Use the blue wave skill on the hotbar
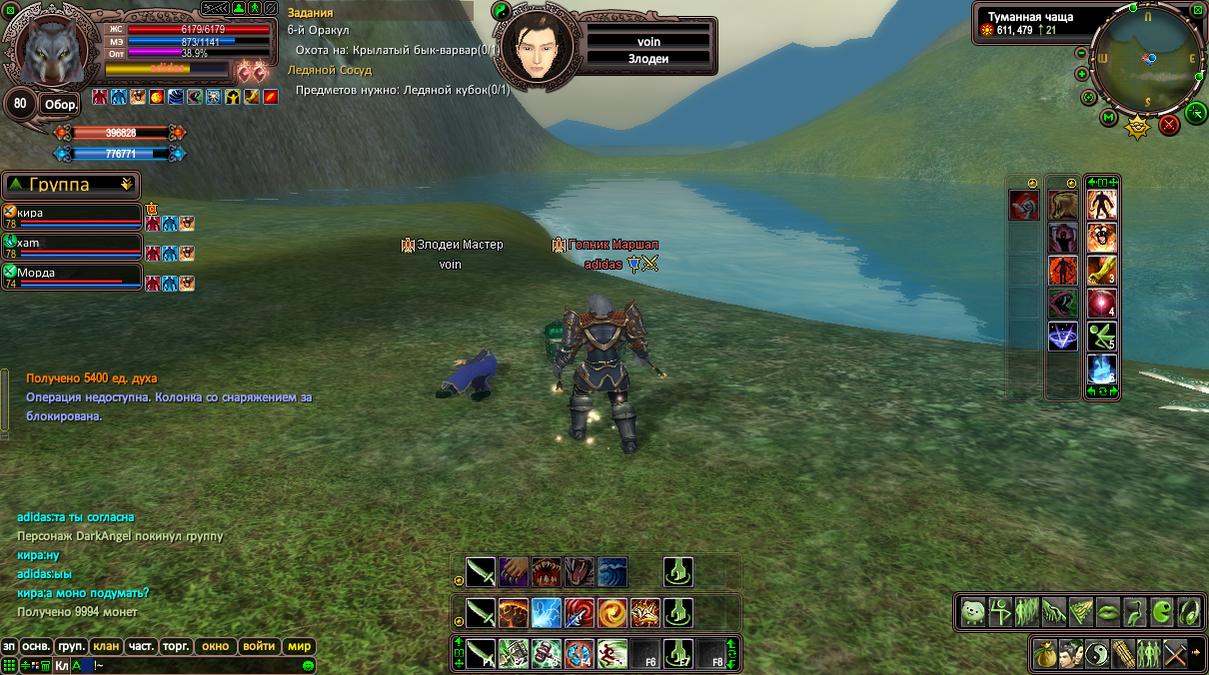Image resolution: width=1209 pixels, height=675 pixels. pos(612,572)
